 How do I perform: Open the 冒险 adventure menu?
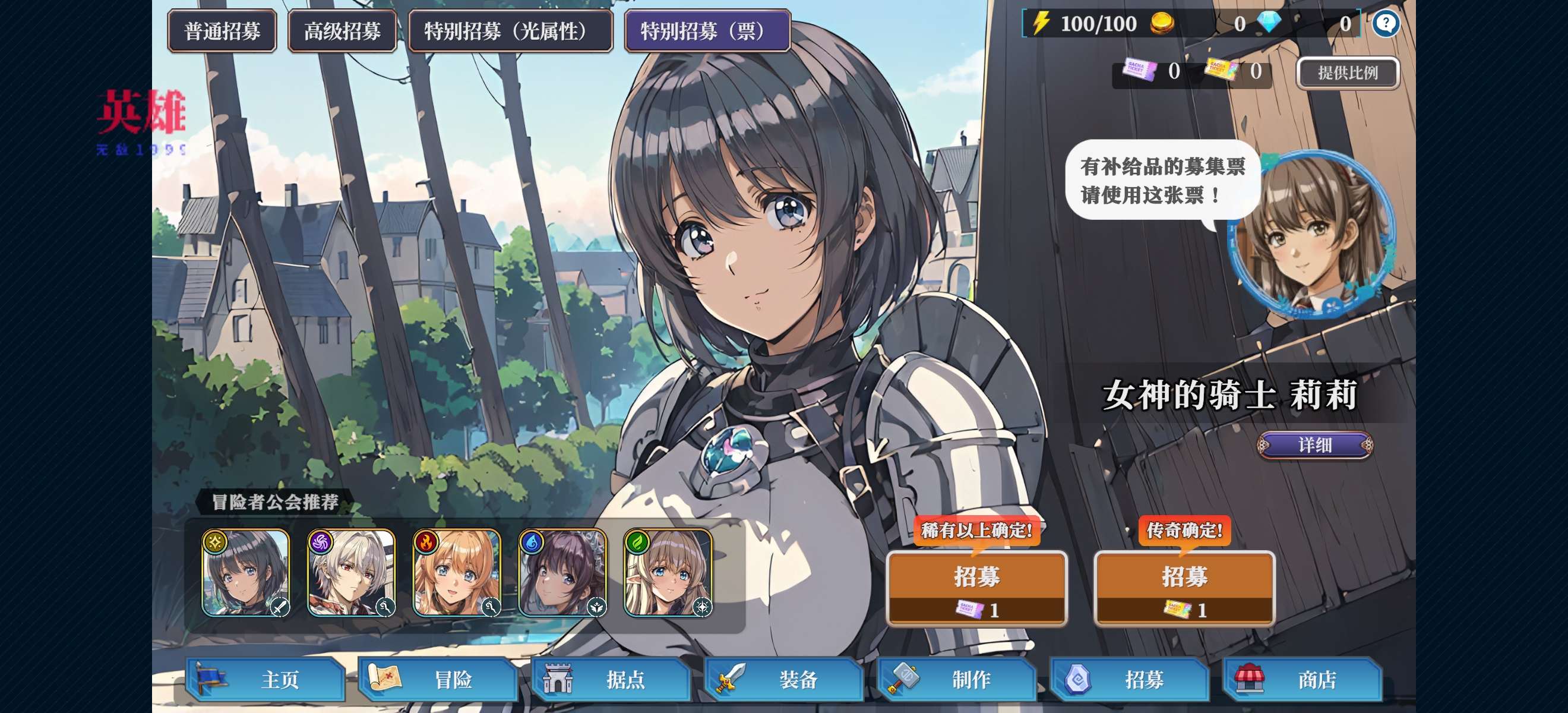pyautogui.click(x=438, y=679)
